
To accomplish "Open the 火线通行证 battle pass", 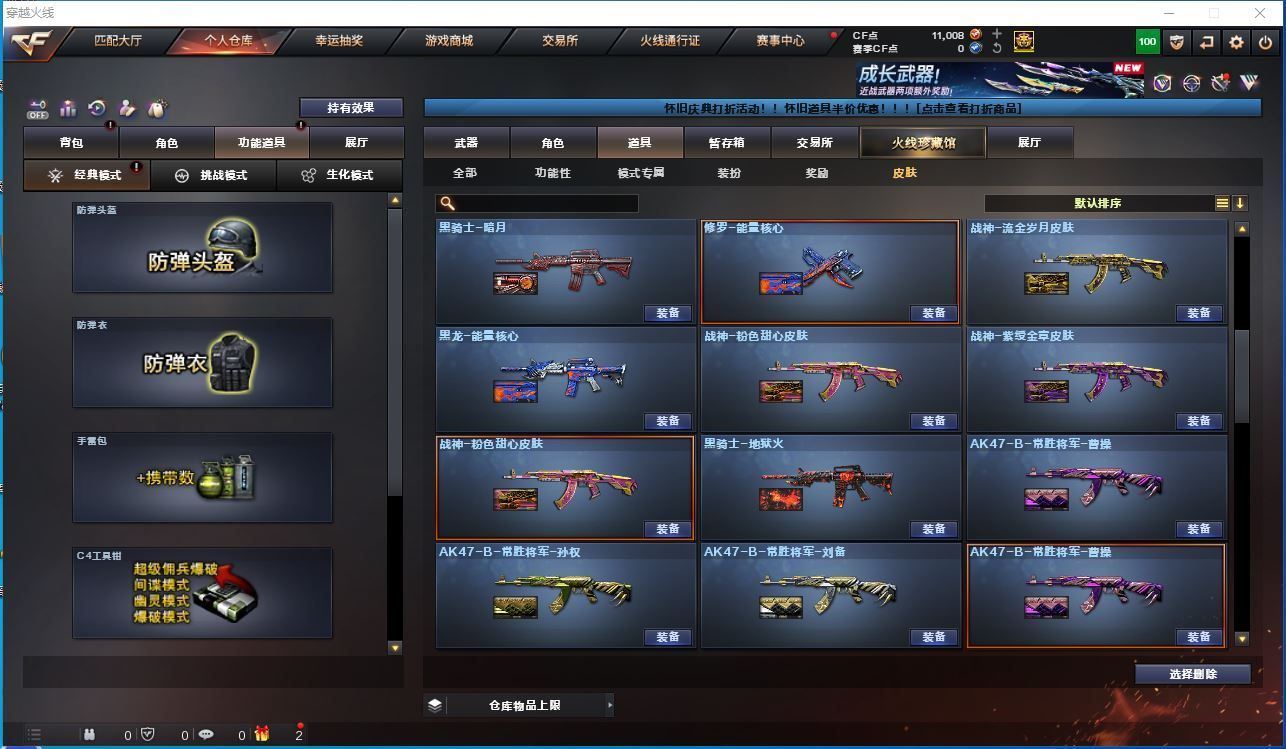I will [670, 41].
